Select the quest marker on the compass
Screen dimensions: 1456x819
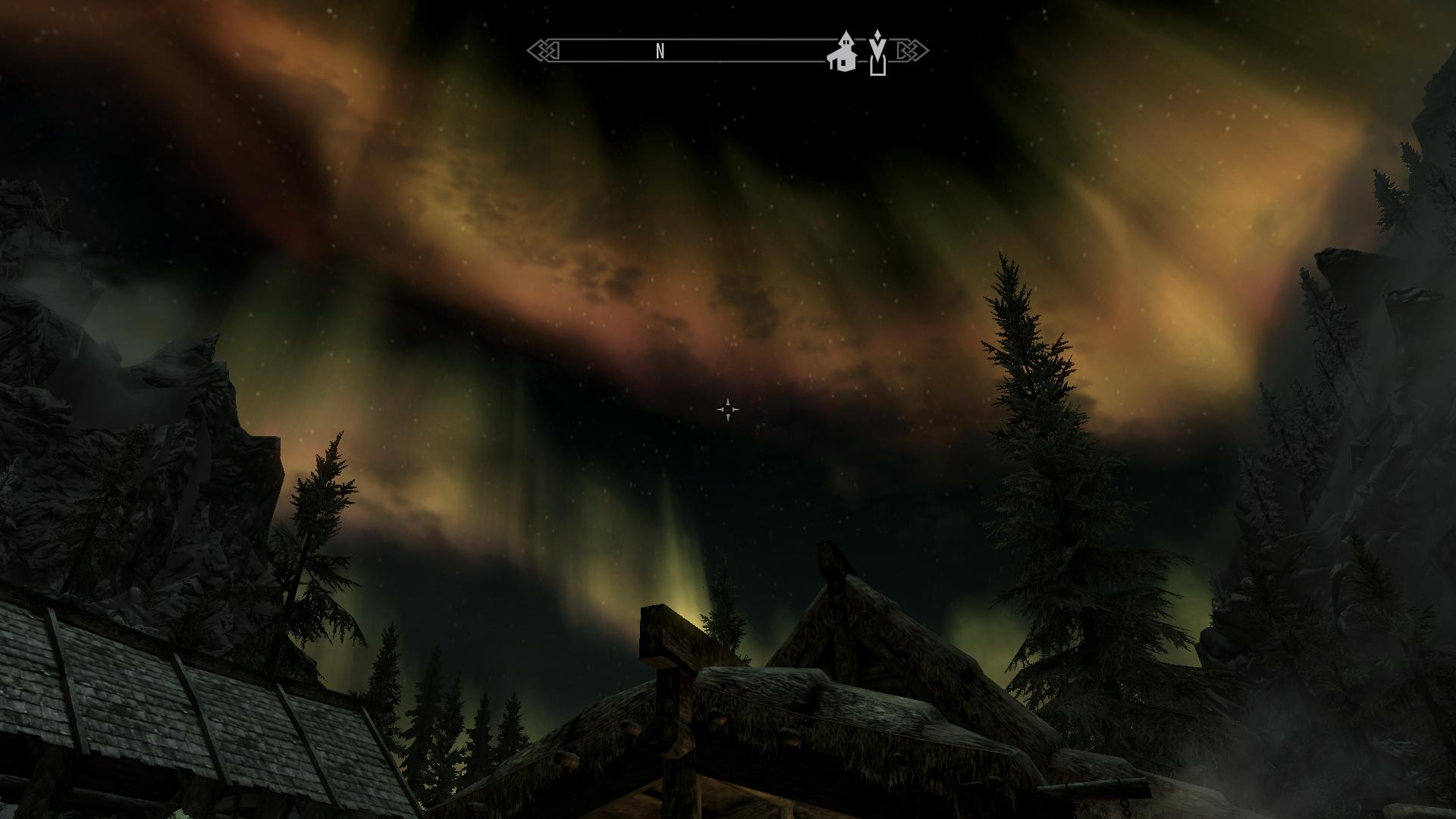pos(877,53)
